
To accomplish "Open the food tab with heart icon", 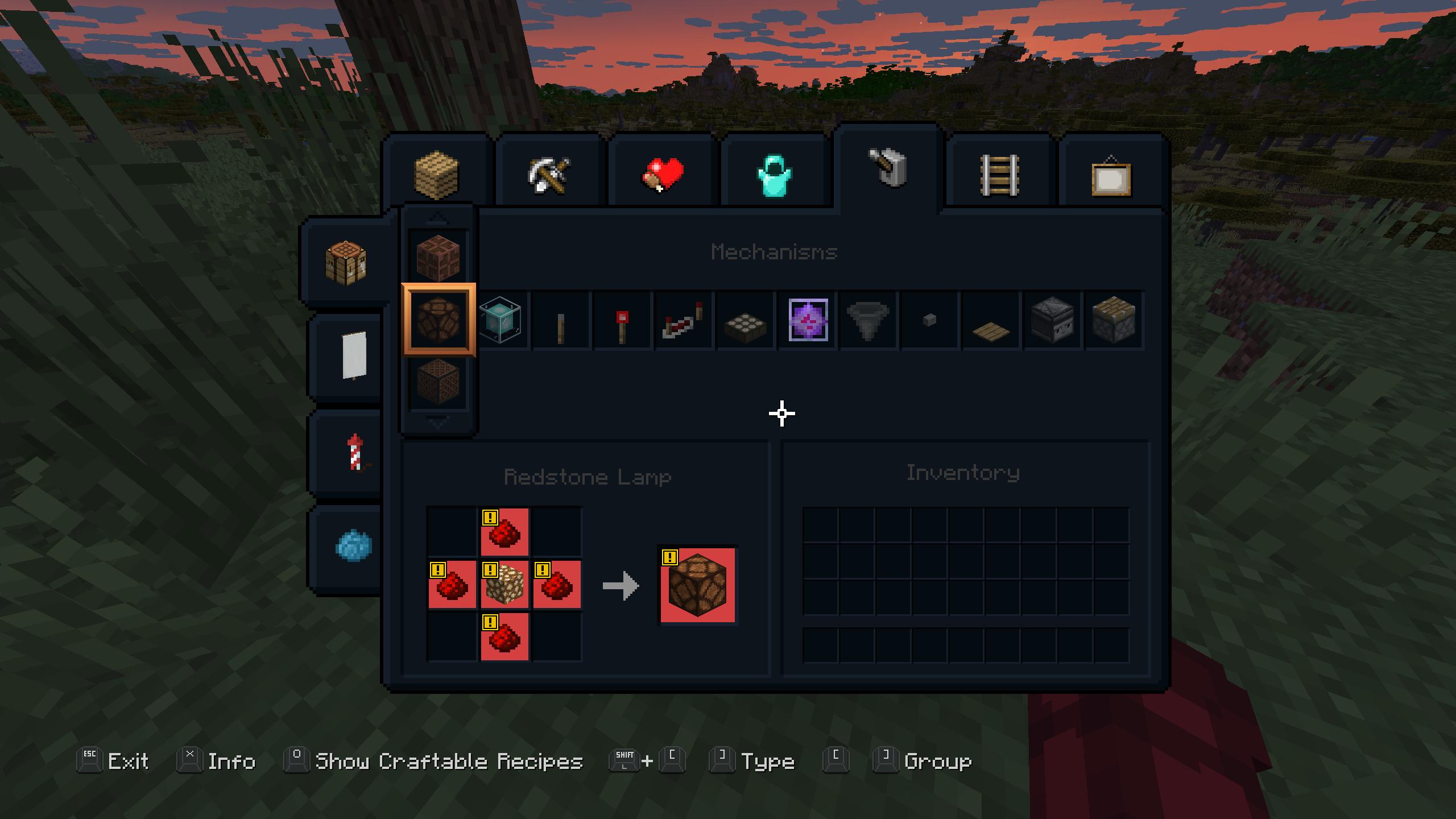I will click(x=661, y=173).
